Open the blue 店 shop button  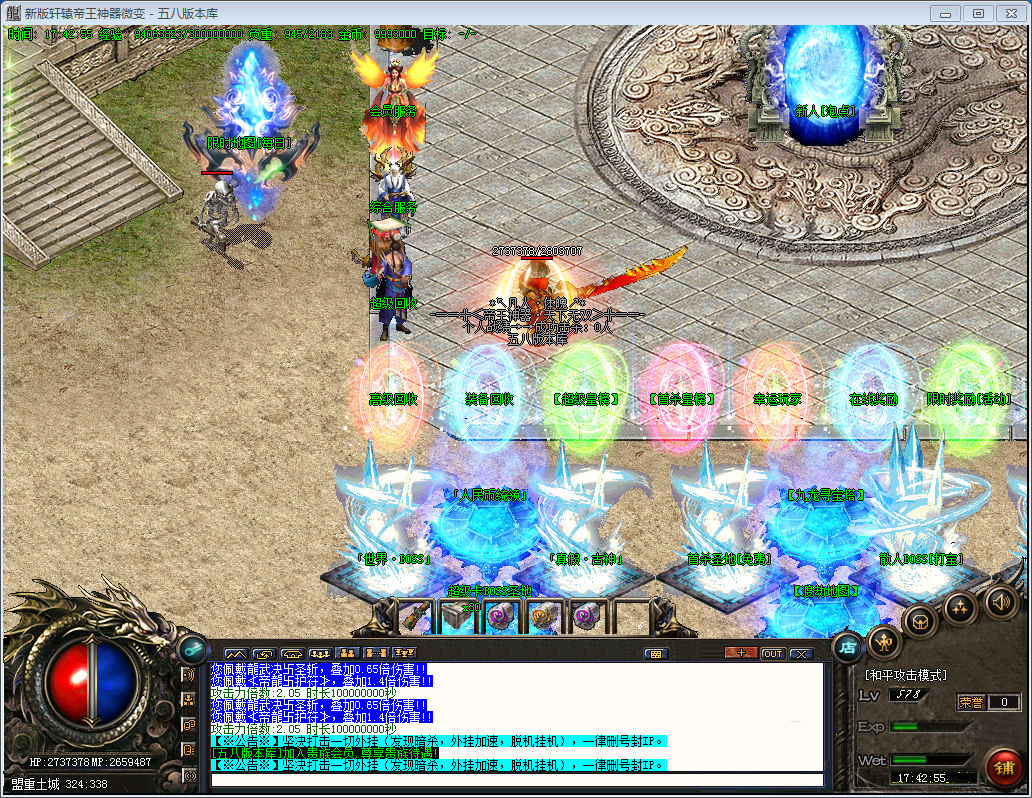(847, 646)
